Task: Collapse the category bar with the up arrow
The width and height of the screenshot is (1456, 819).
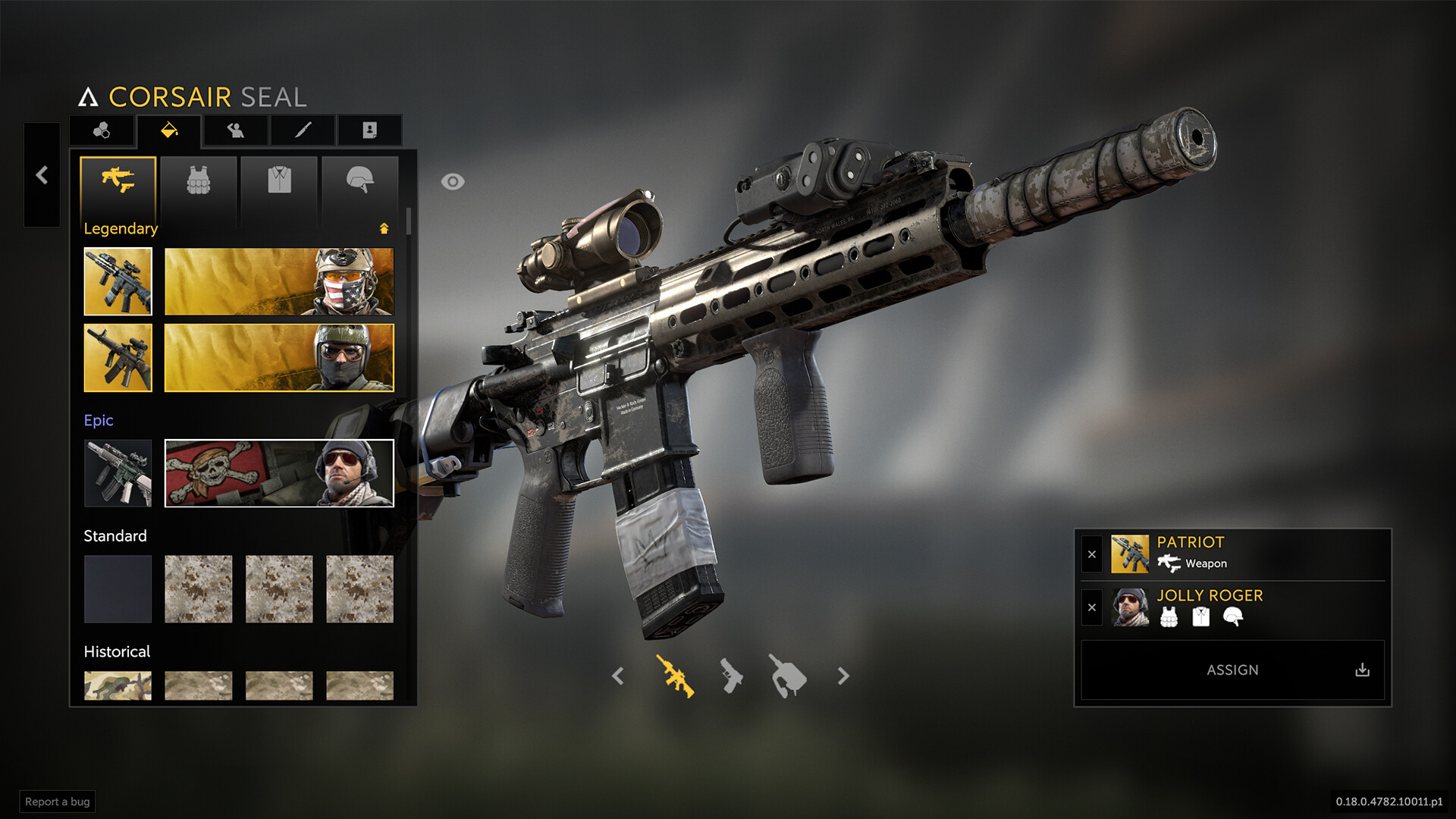Action: 385,227
